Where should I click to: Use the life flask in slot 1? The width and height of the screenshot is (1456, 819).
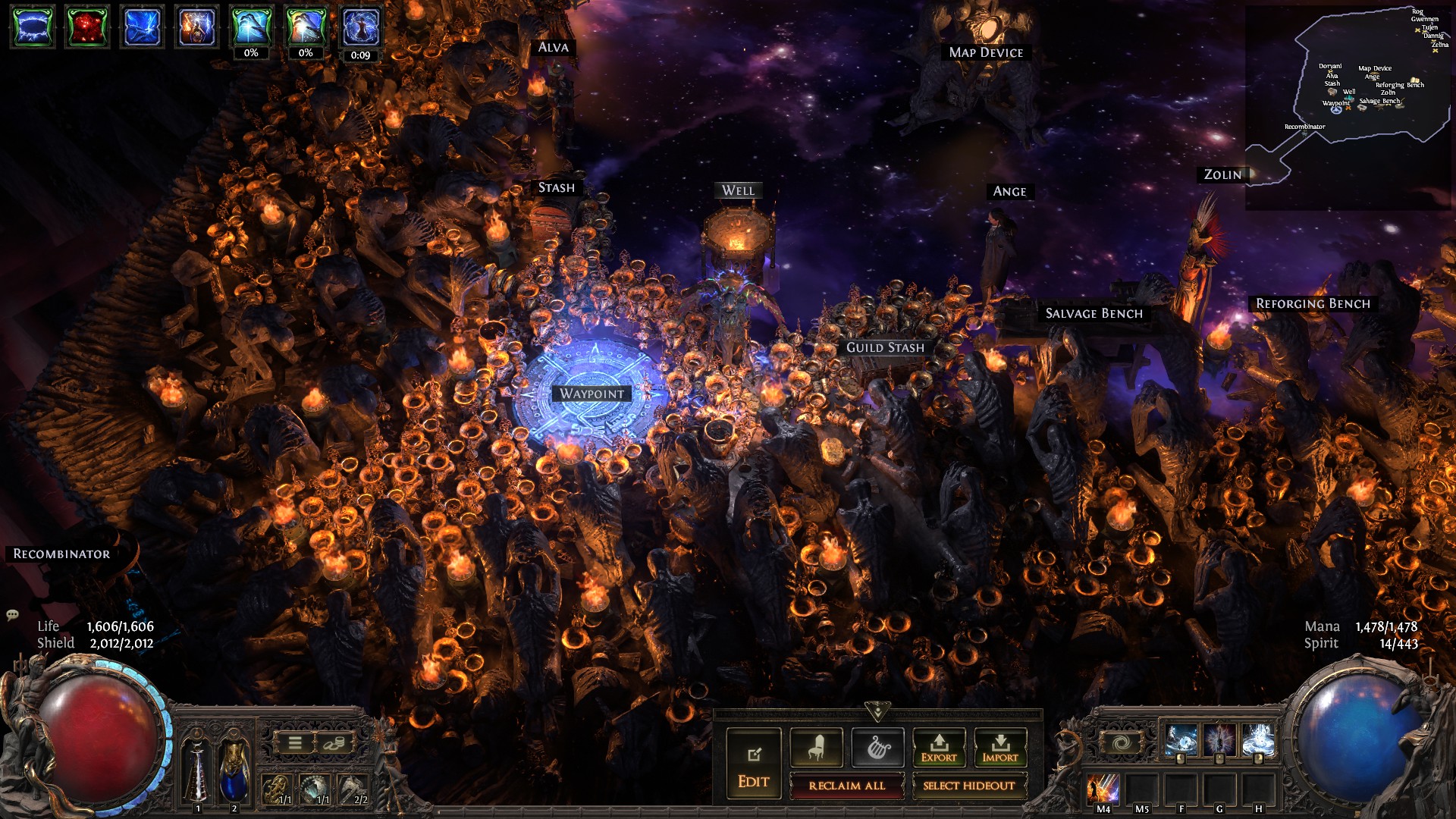click(x=198, y=770)
